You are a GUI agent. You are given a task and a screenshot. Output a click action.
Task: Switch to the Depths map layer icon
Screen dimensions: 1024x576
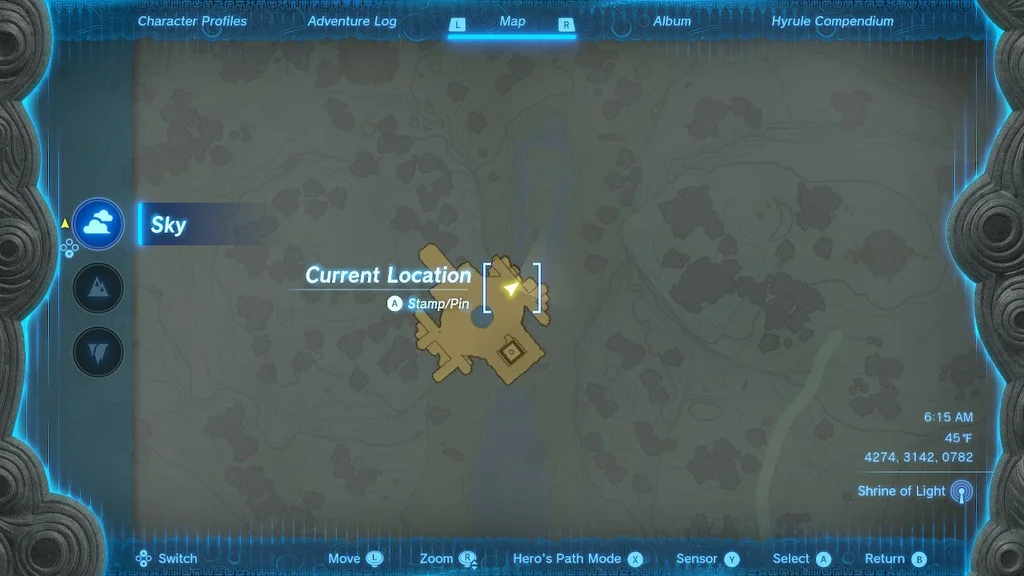[98, 352]
